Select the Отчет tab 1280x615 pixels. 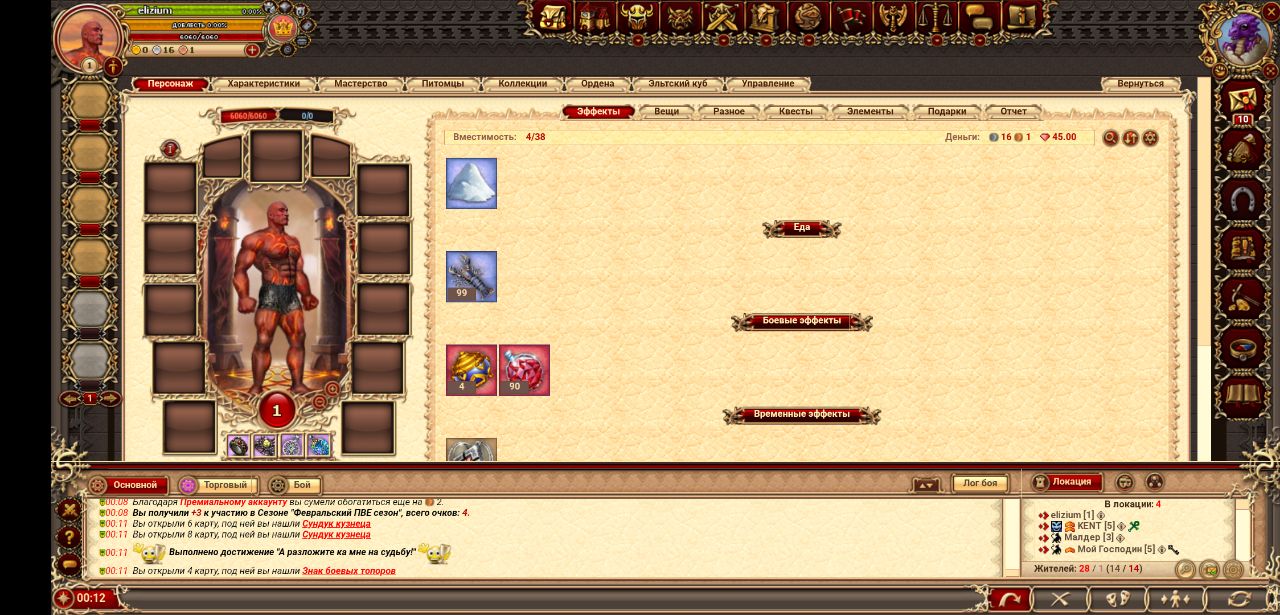point(1013,111)
